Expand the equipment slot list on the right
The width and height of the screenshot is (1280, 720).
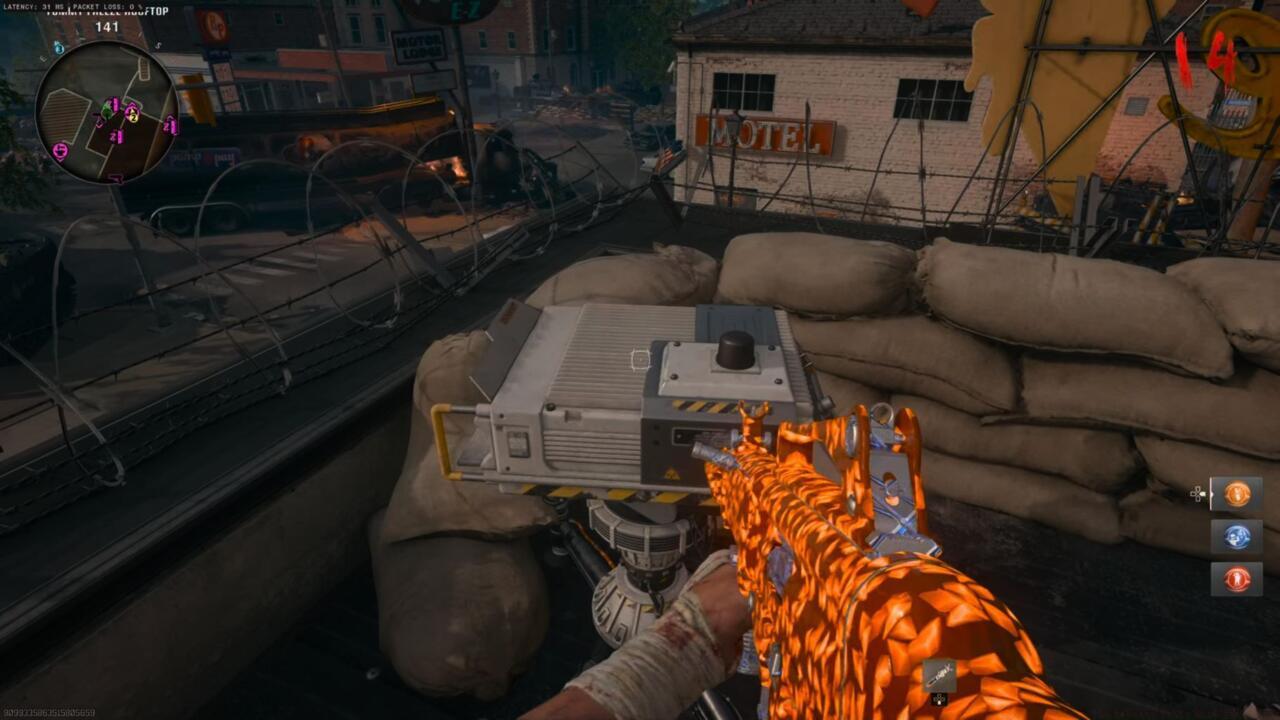[1236, 535]
